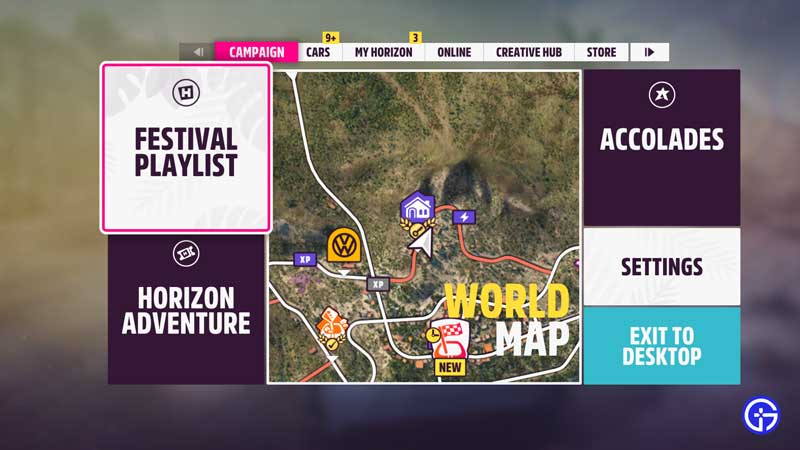Click the checkered flag race event marker
Image resolution: width=800 pixels, height=450 pixels.
coord(449,341)
